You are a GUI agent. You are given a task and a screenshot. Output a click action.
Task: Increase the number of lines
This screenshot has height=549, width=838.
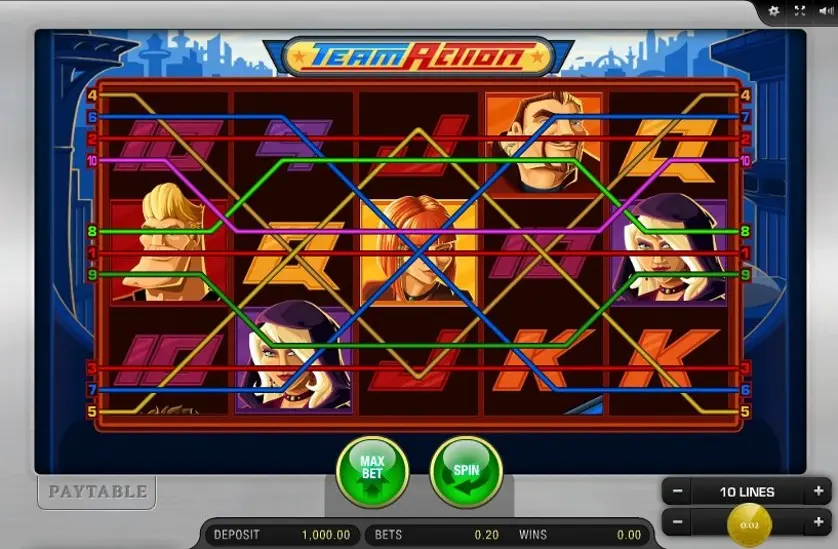[x=819, y=492]
